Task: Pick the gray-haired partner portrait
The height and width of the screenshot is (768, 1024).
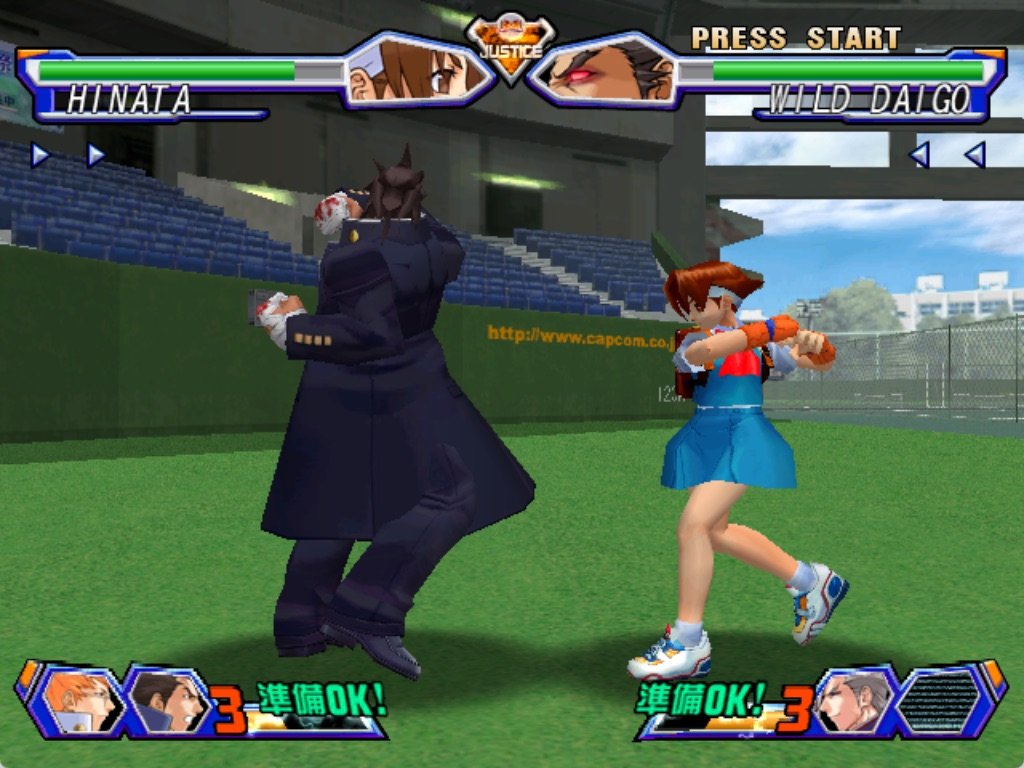Action: tap(854, 702)
